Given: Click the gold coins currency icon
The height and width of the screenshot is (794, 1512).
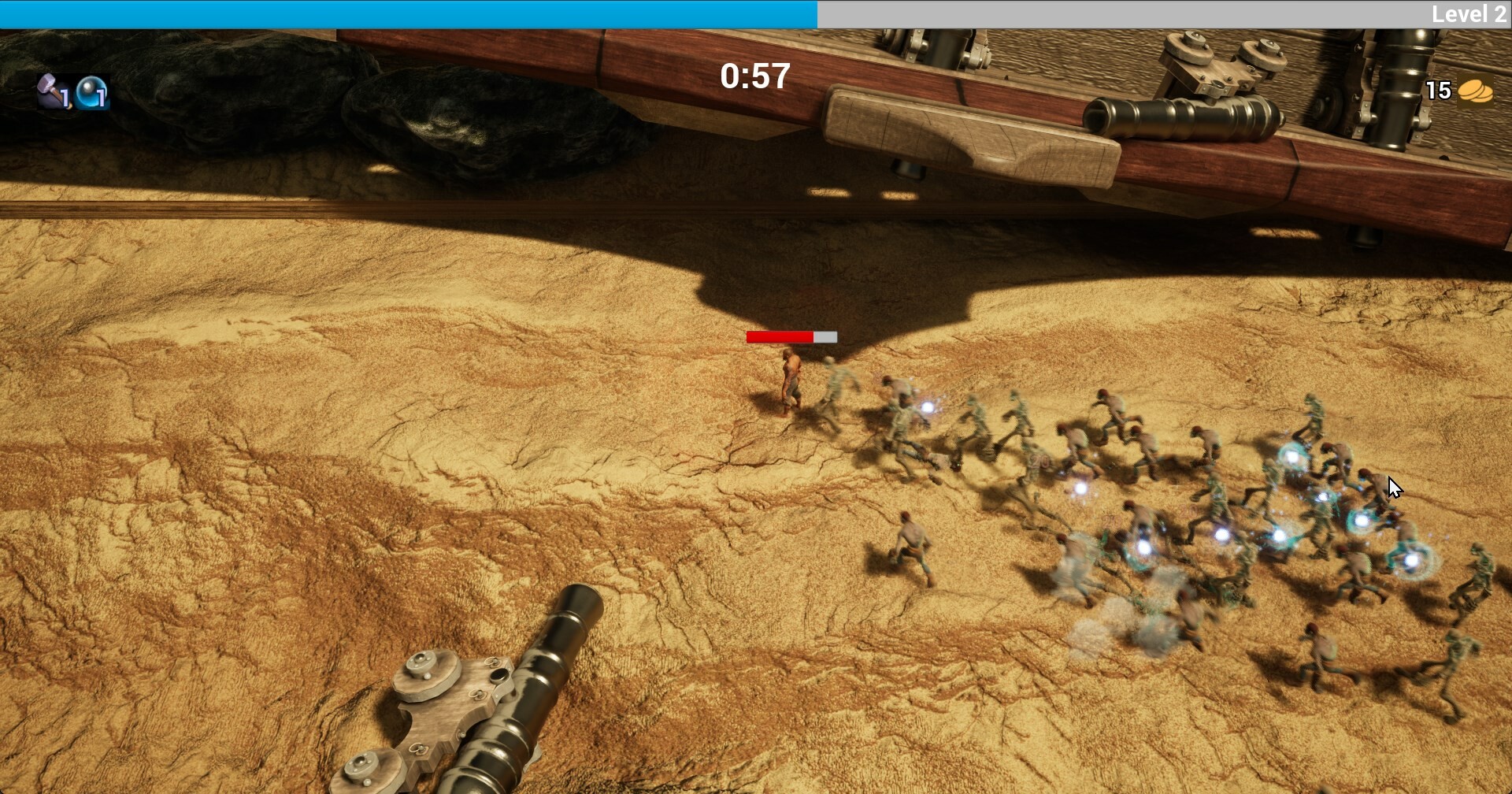Looking at the screenshot, I should point(1475,90).
